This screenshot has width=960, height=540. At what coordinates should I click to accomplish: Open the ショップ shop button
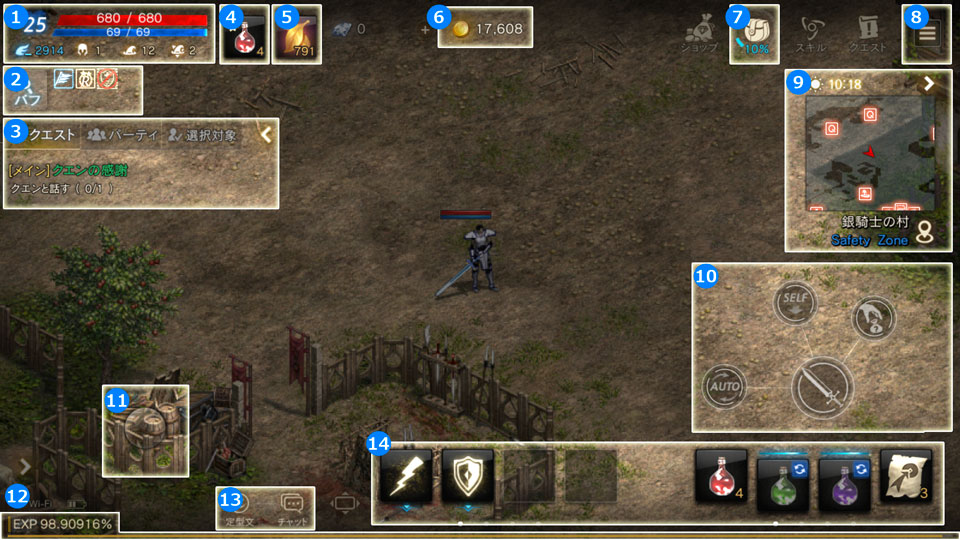coord(699,34)
